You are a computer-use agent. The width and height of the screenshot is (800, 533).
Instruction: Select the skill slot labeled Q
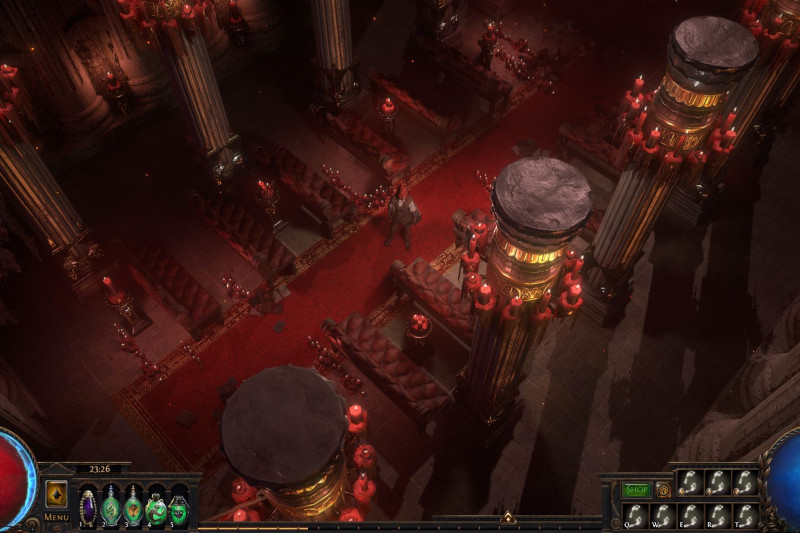pyautogui.click(x=635, y=514)
